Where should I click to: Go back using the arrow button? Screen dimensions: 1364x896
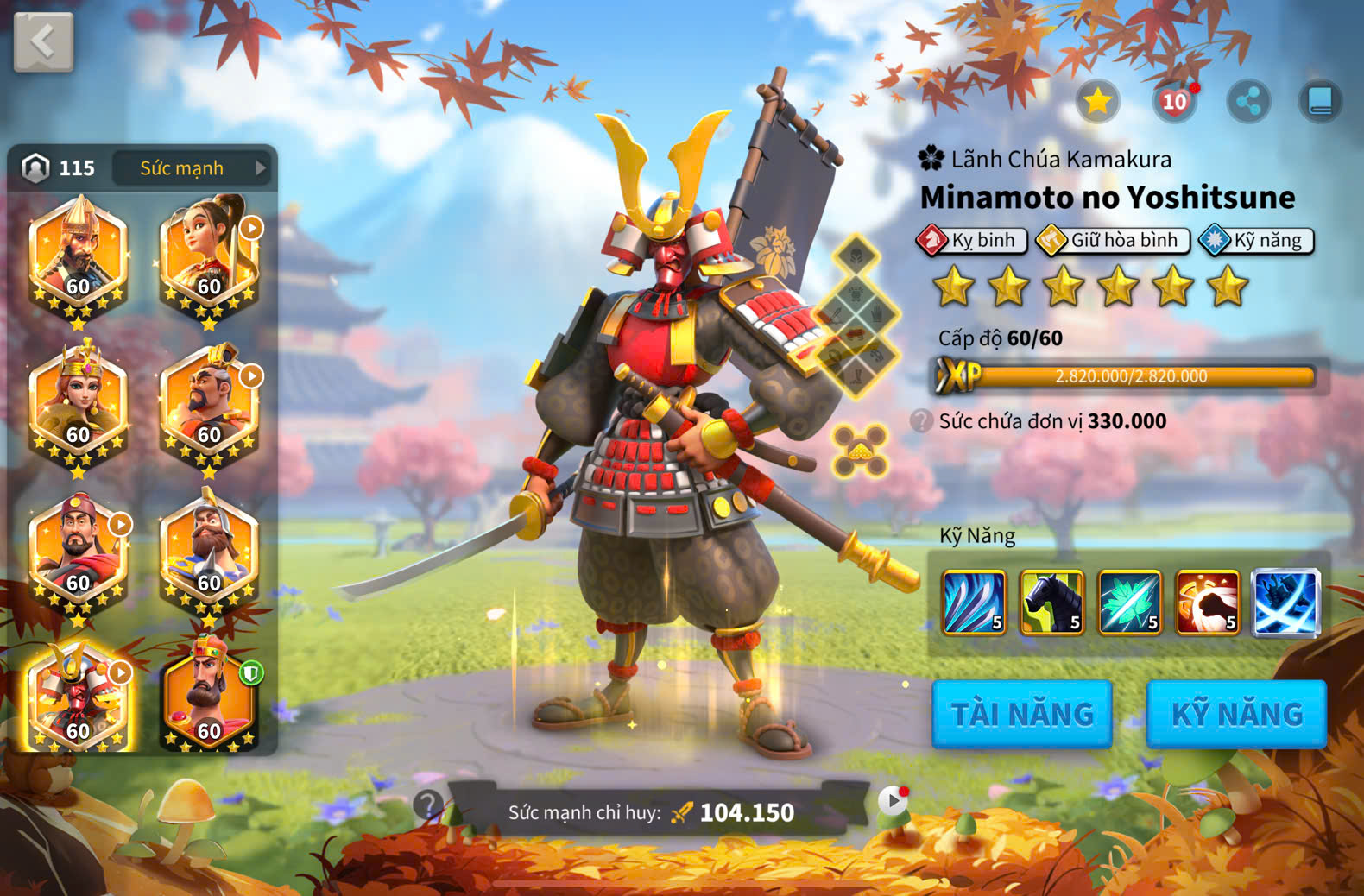[x=43, y=41]
